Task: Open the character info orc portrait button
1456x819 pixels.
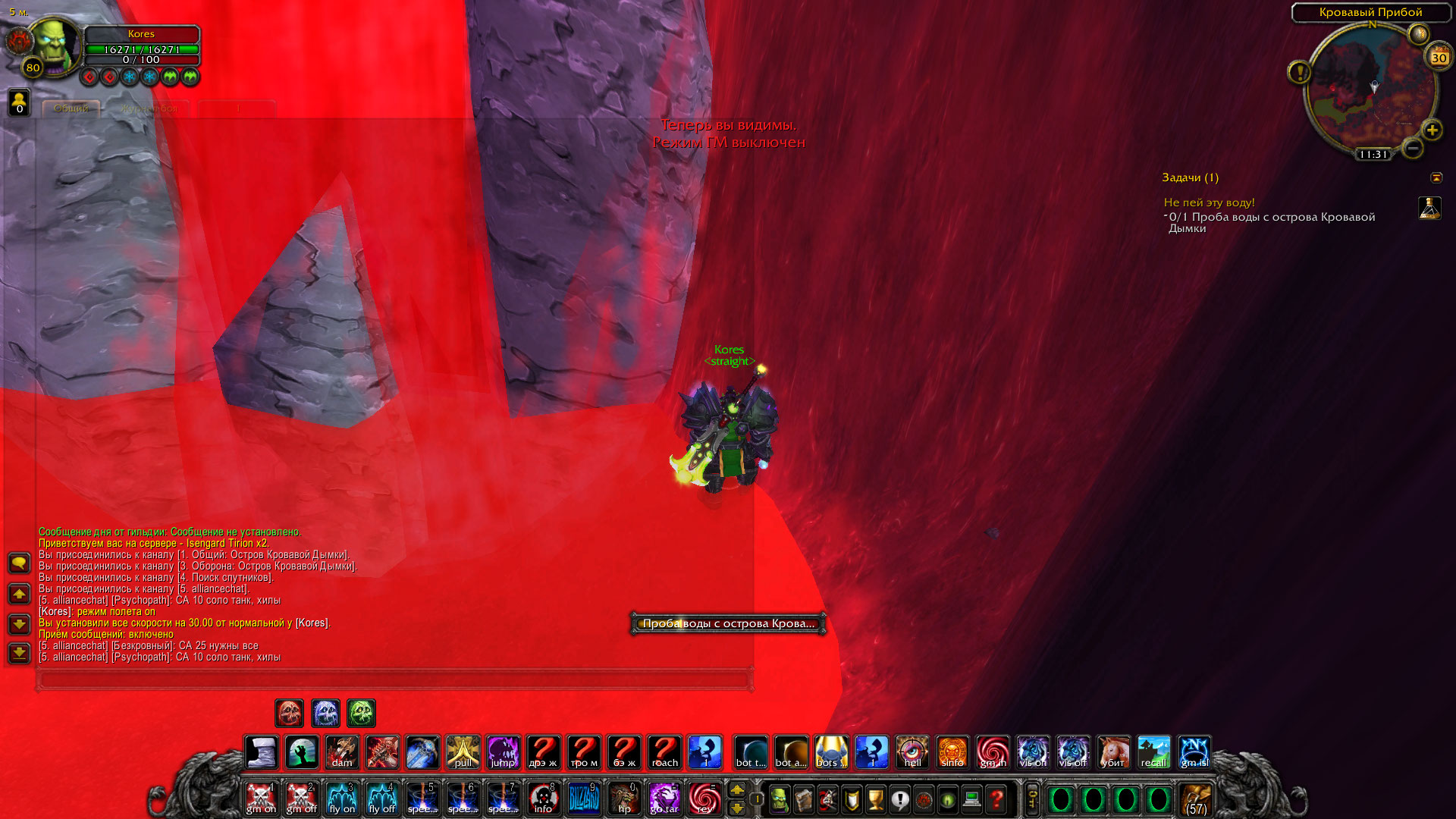Action: (x=780, y=799)
